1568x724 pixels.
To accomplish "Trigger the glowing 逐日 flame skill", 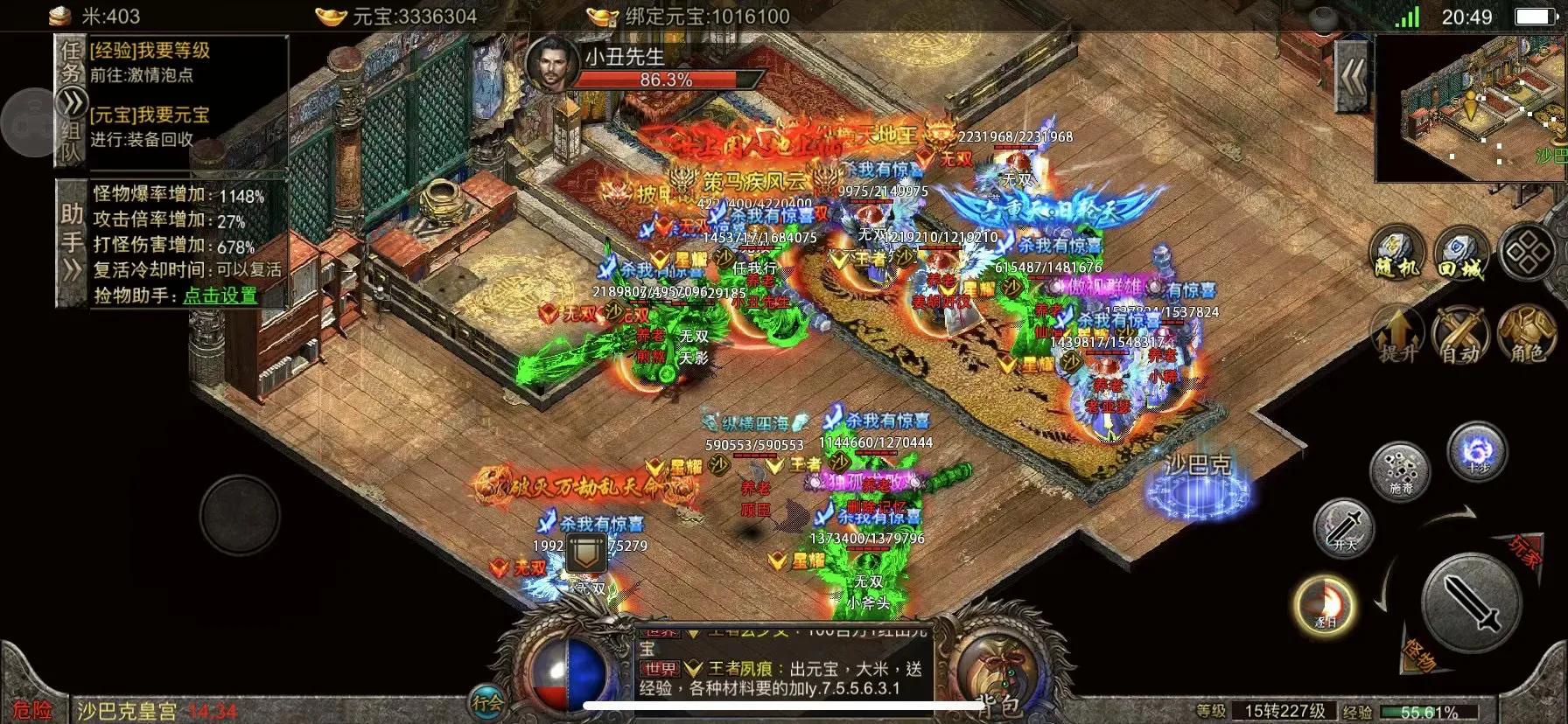I will [1325, 603].
